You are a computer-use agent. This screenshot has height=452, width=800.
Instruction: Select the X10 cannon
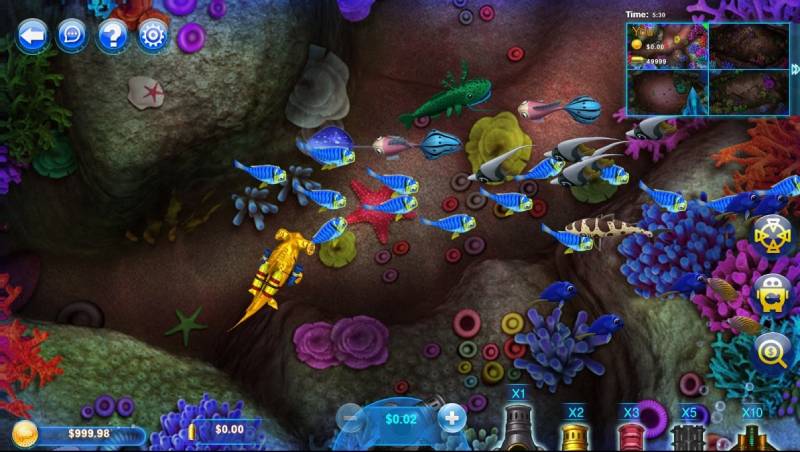pyautogui.click(x=752, y=436)
